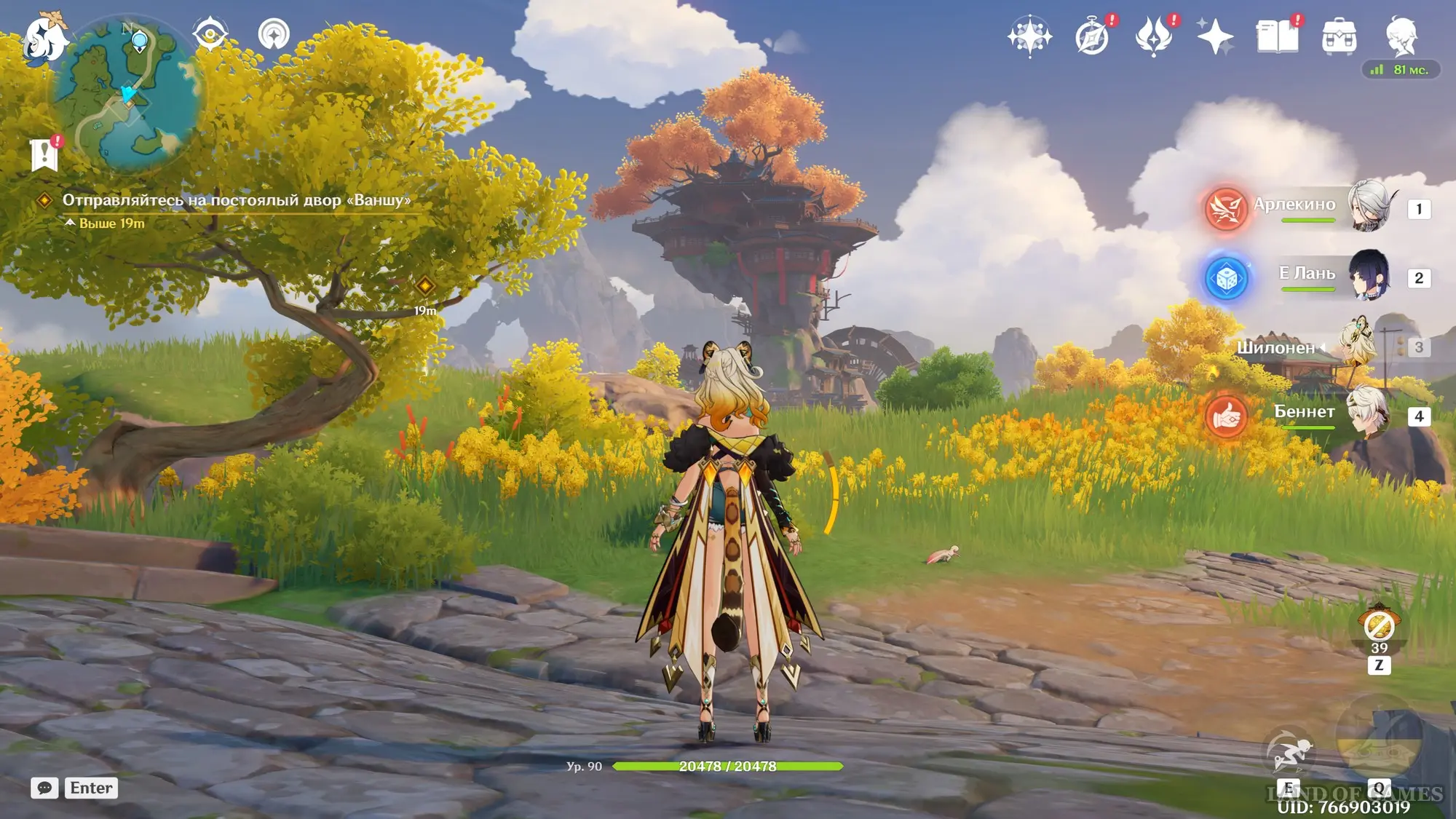Open the four-point star menu icon

[x=1215, y=36]
